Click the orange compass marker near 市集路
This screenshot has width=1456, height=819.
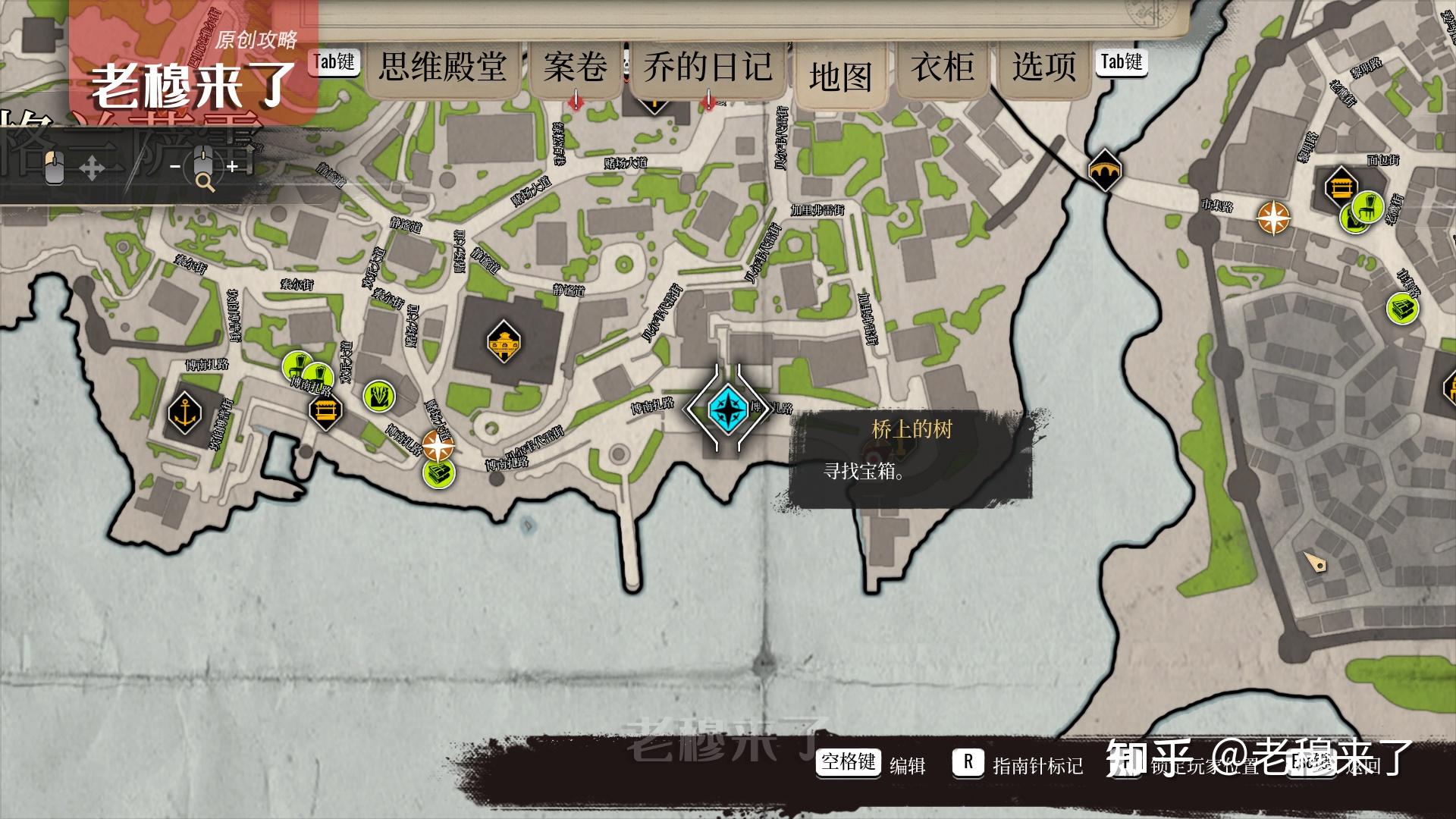[1273, 218]
